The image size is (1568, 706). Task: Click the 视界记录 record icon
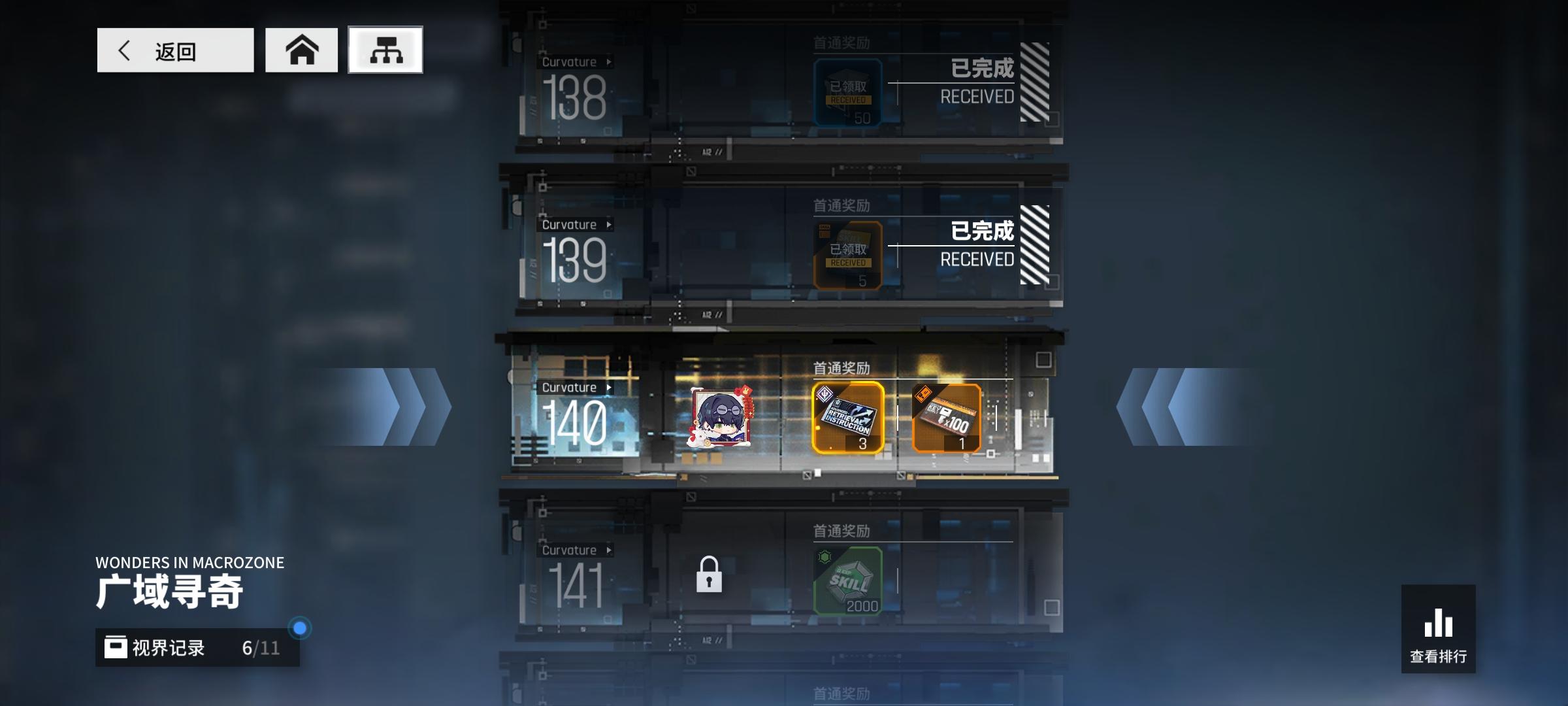click(x=116, y=648)
